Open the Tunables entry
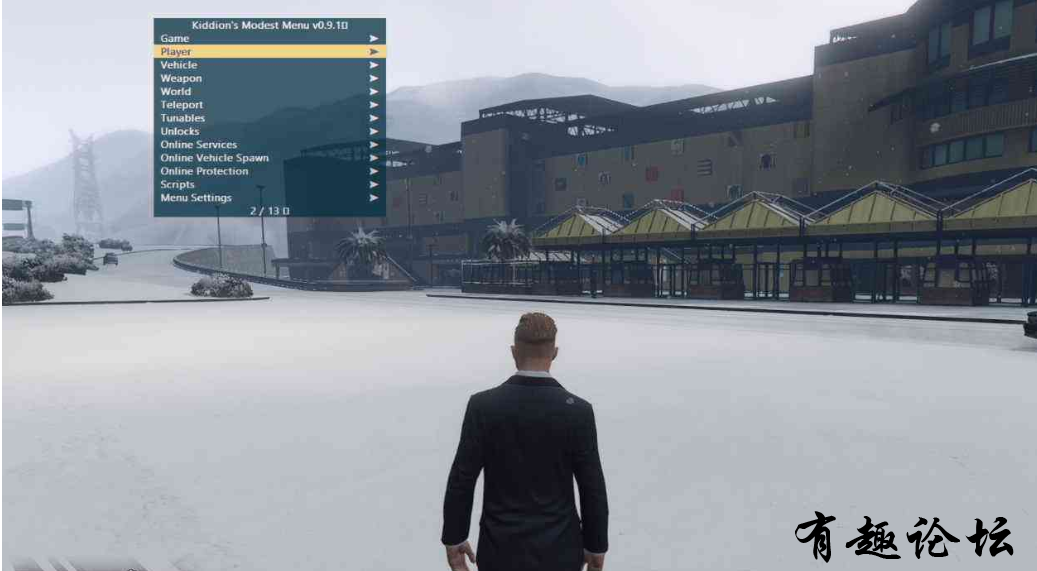Viewport: 1037px width, 571px height. (183, 118)
